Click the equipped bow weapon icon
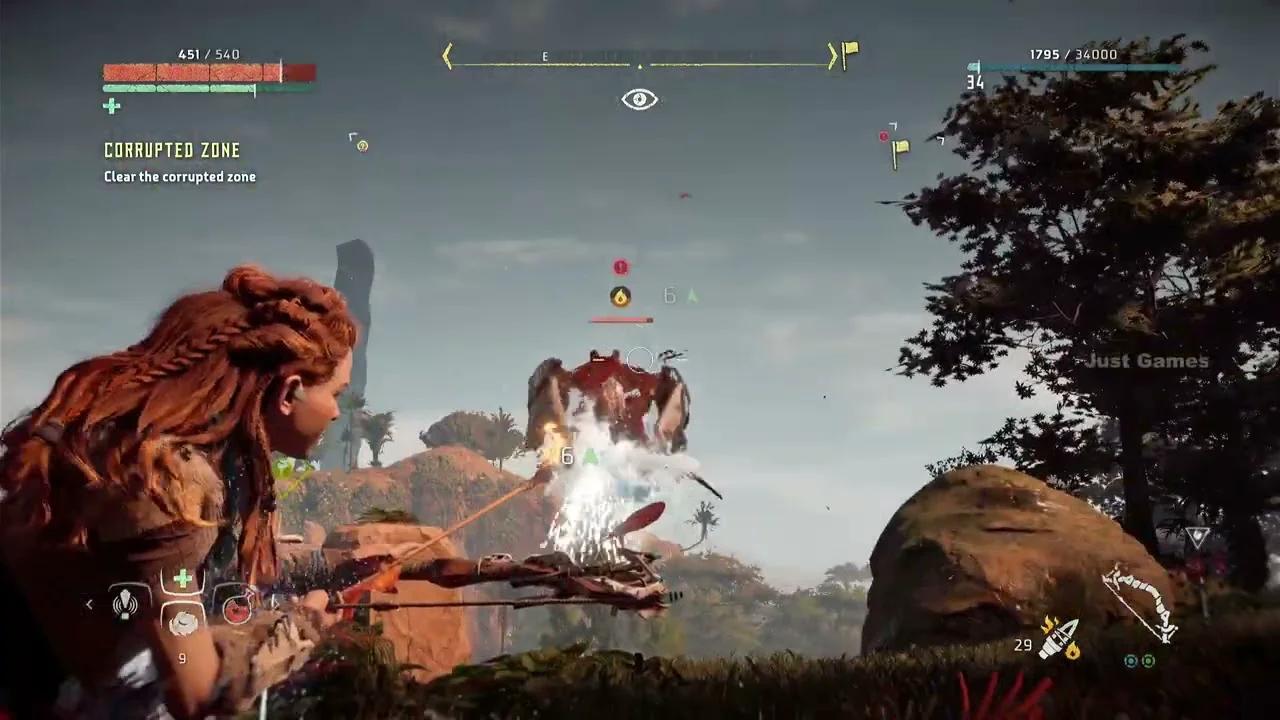 (1139, 602)
